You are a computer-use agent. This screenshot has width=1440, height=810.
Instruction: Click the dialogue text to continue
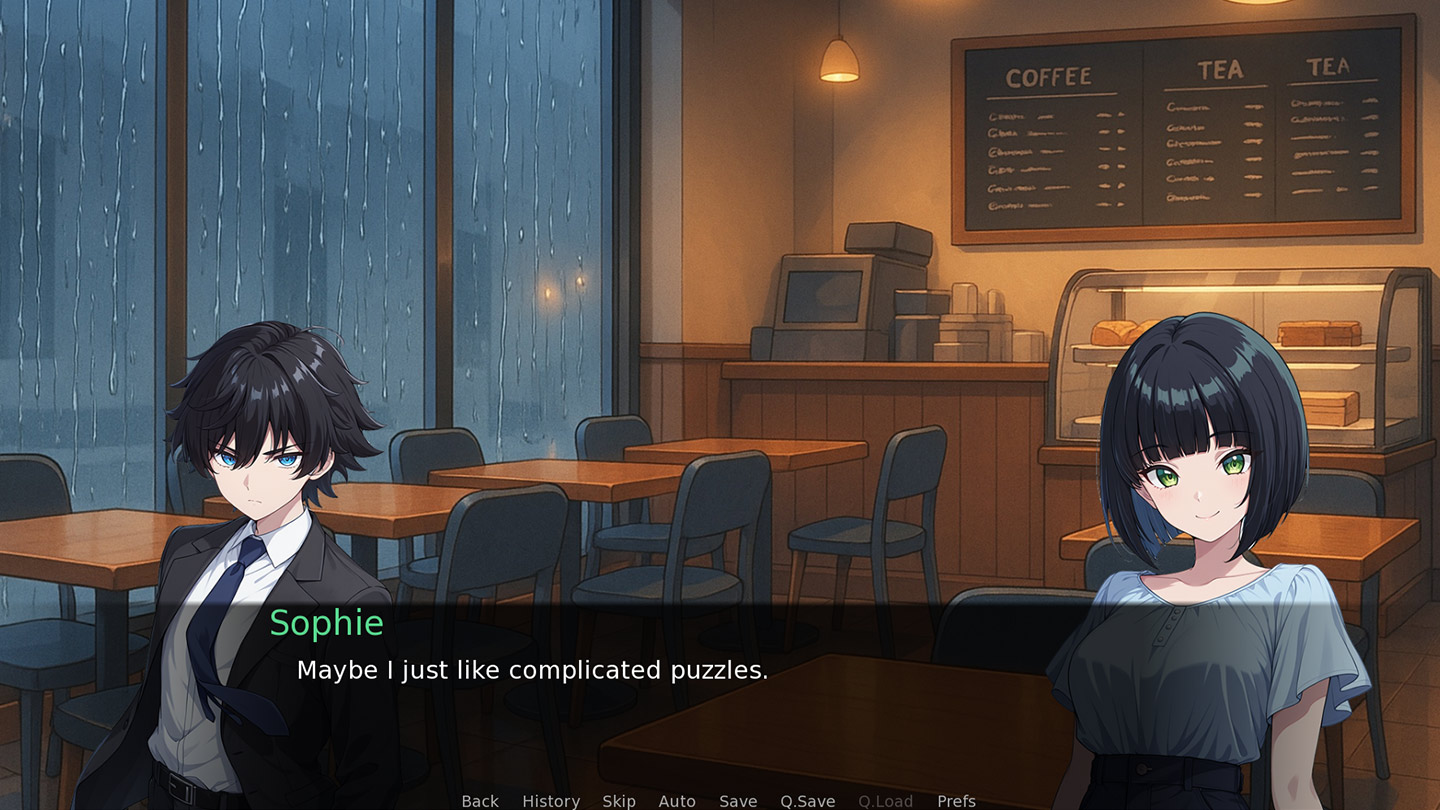click(x=532, y=670)
